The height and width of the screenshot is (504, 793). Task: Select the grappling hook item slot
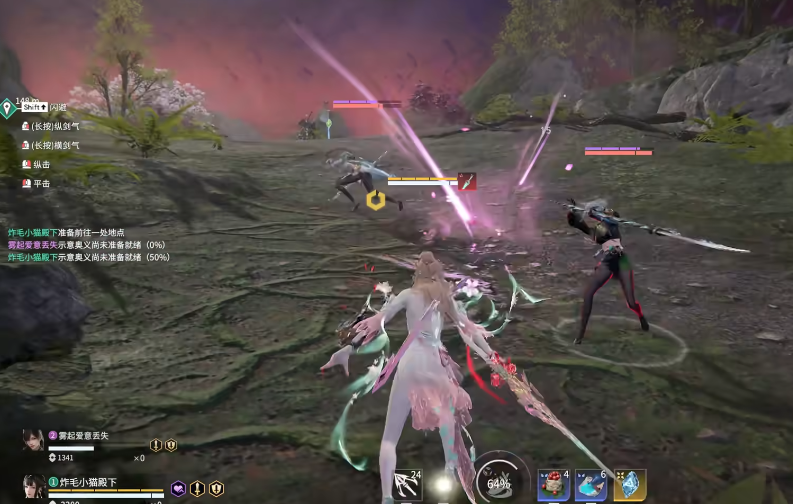408,485
